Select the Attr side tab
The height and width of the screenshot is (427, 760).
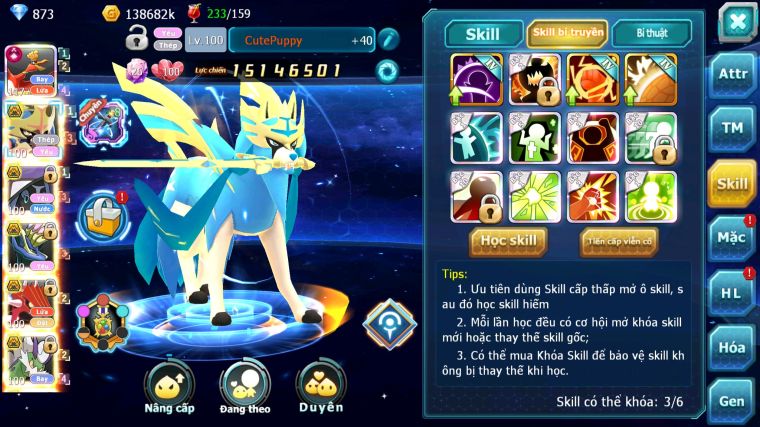733,75
